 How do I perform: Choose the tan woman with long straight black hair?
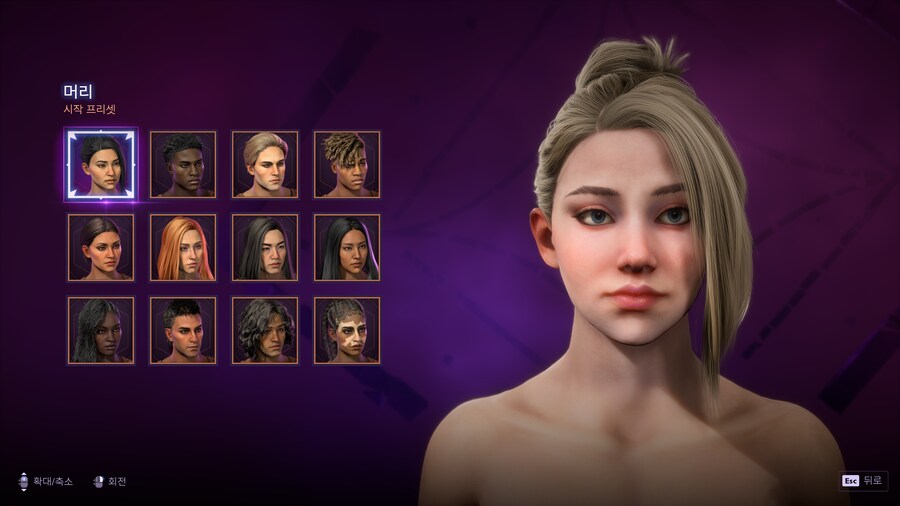tap(347, 247)
